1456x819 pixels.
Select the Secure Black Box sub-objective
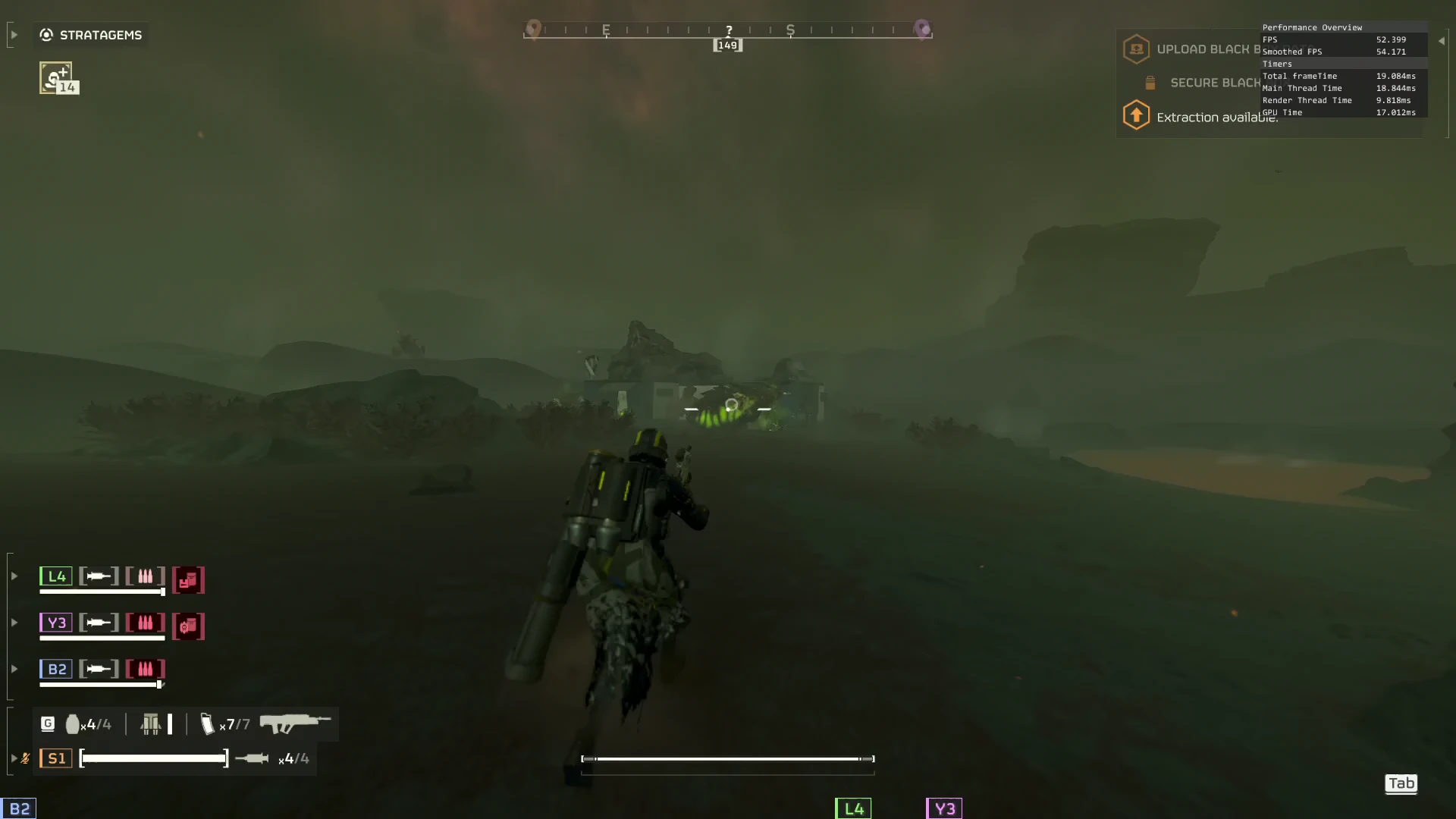coord(1214,83)
